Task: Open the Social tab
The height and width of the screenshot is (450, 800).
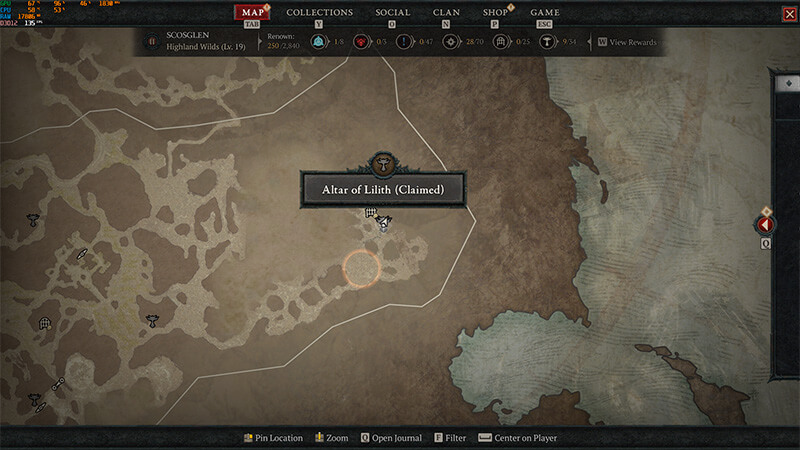Action: pyautogui.click(x=392, y=13)
